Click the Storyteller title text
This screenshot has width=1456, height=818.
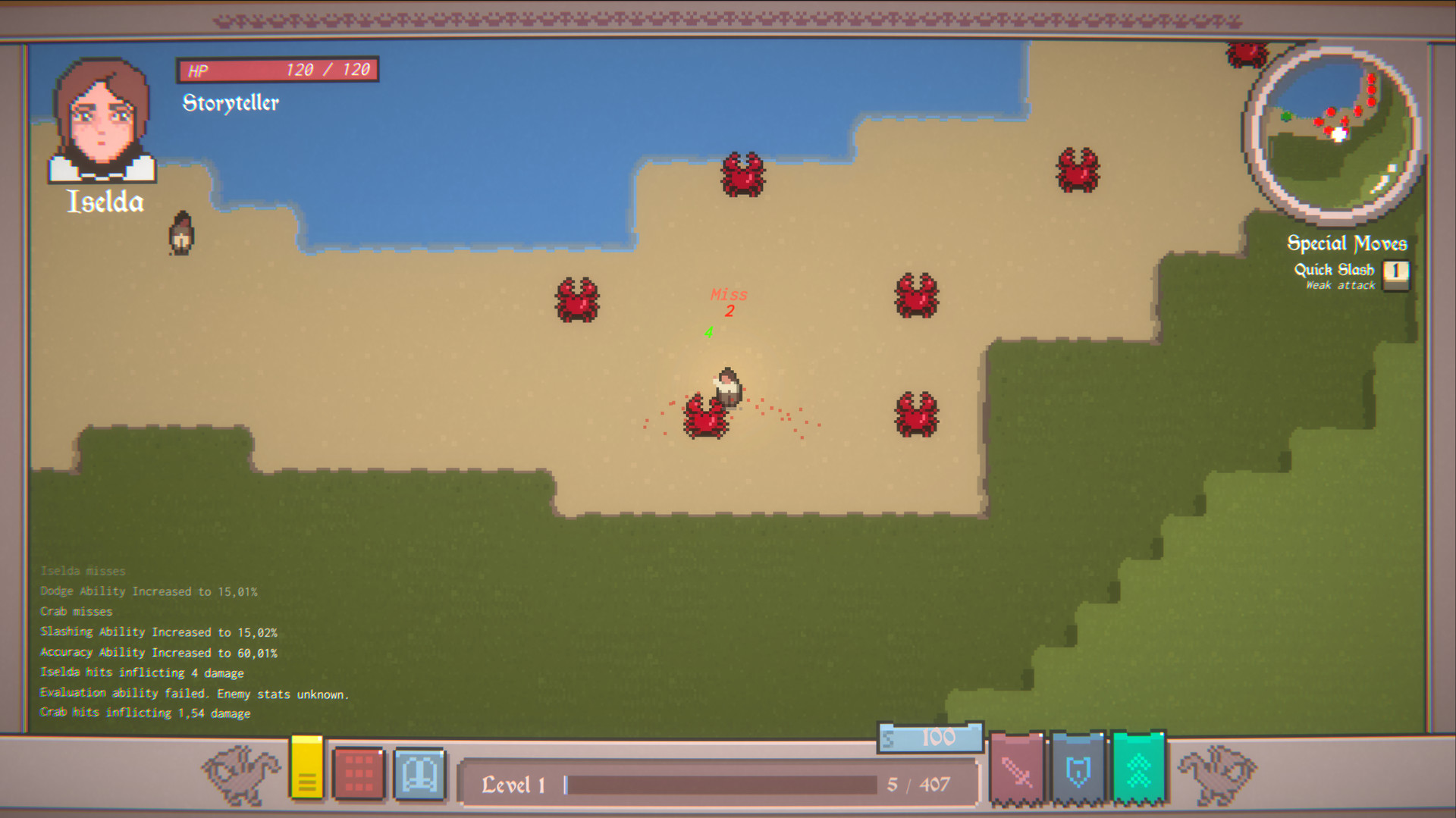[230, 102]
